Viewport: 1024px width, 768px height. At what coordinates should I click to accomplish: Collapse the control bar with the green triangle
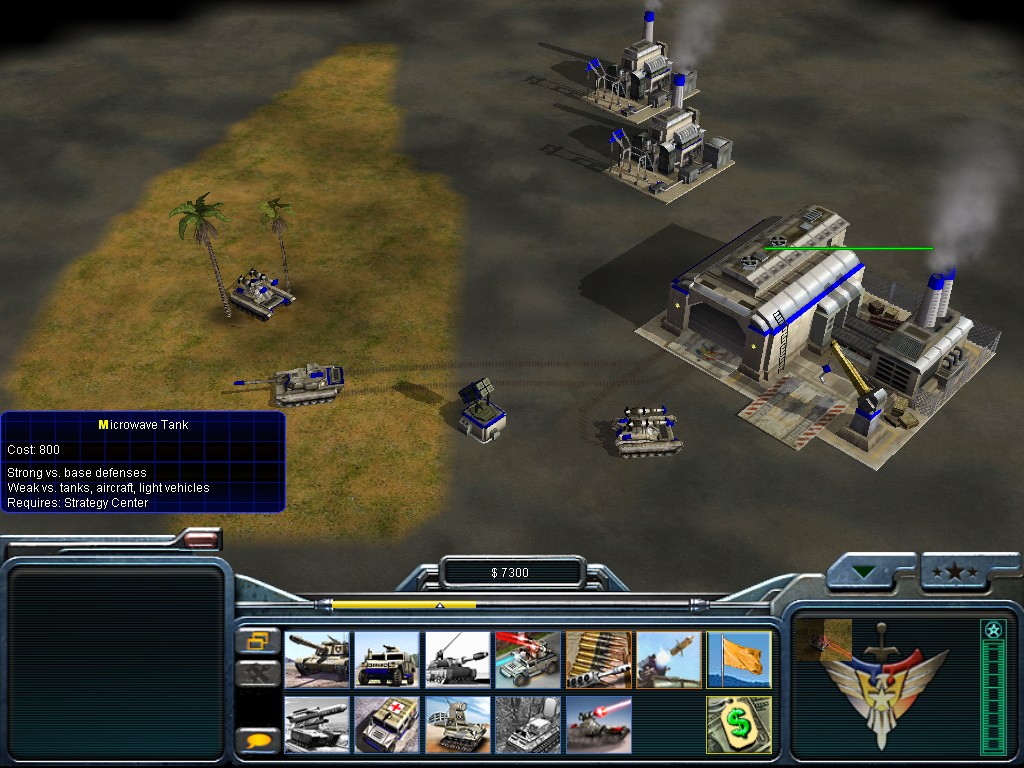point(864,573)
